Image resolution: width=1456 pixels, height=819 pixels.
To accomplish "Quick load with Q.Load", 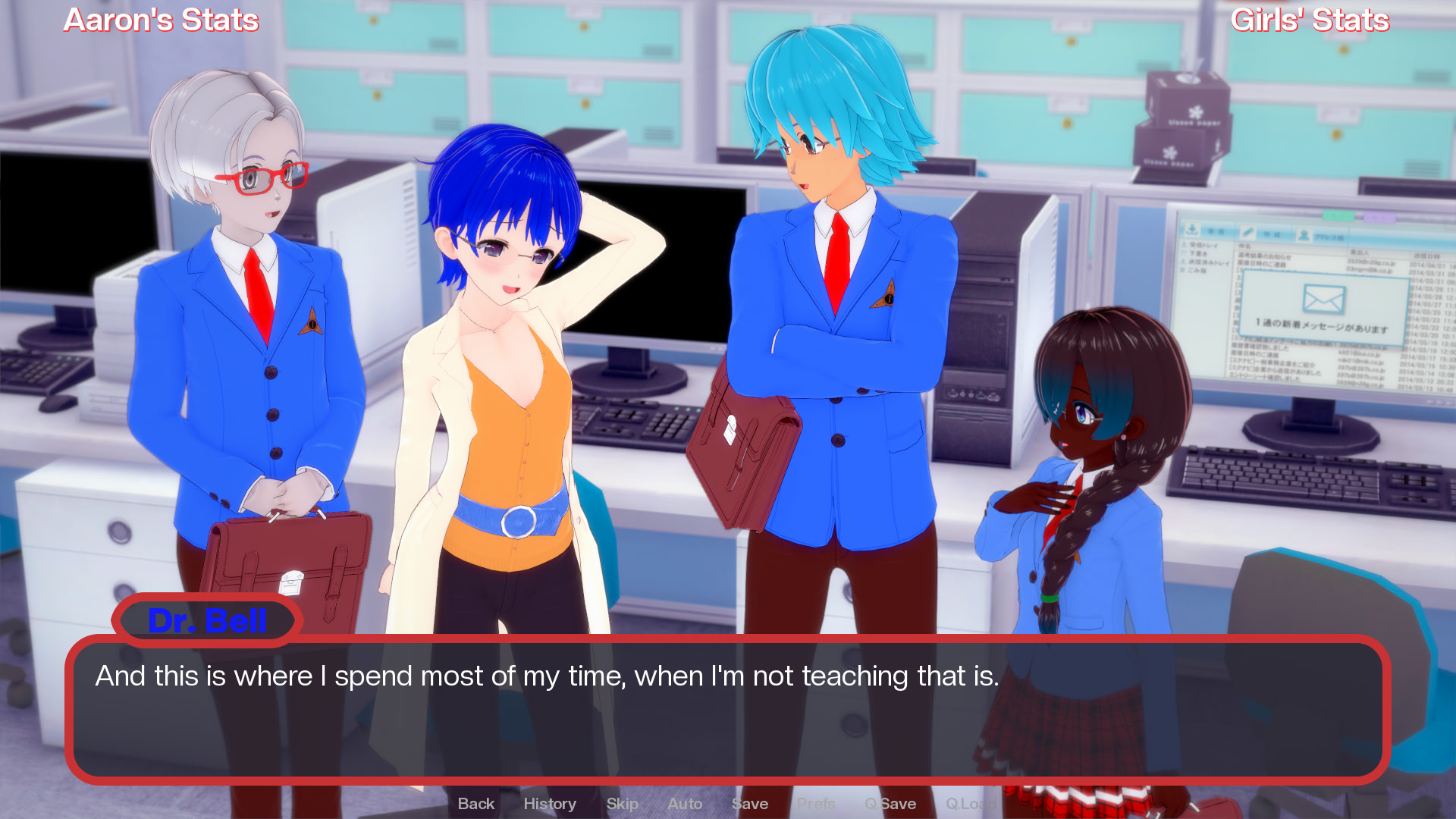I will (971, 804).
